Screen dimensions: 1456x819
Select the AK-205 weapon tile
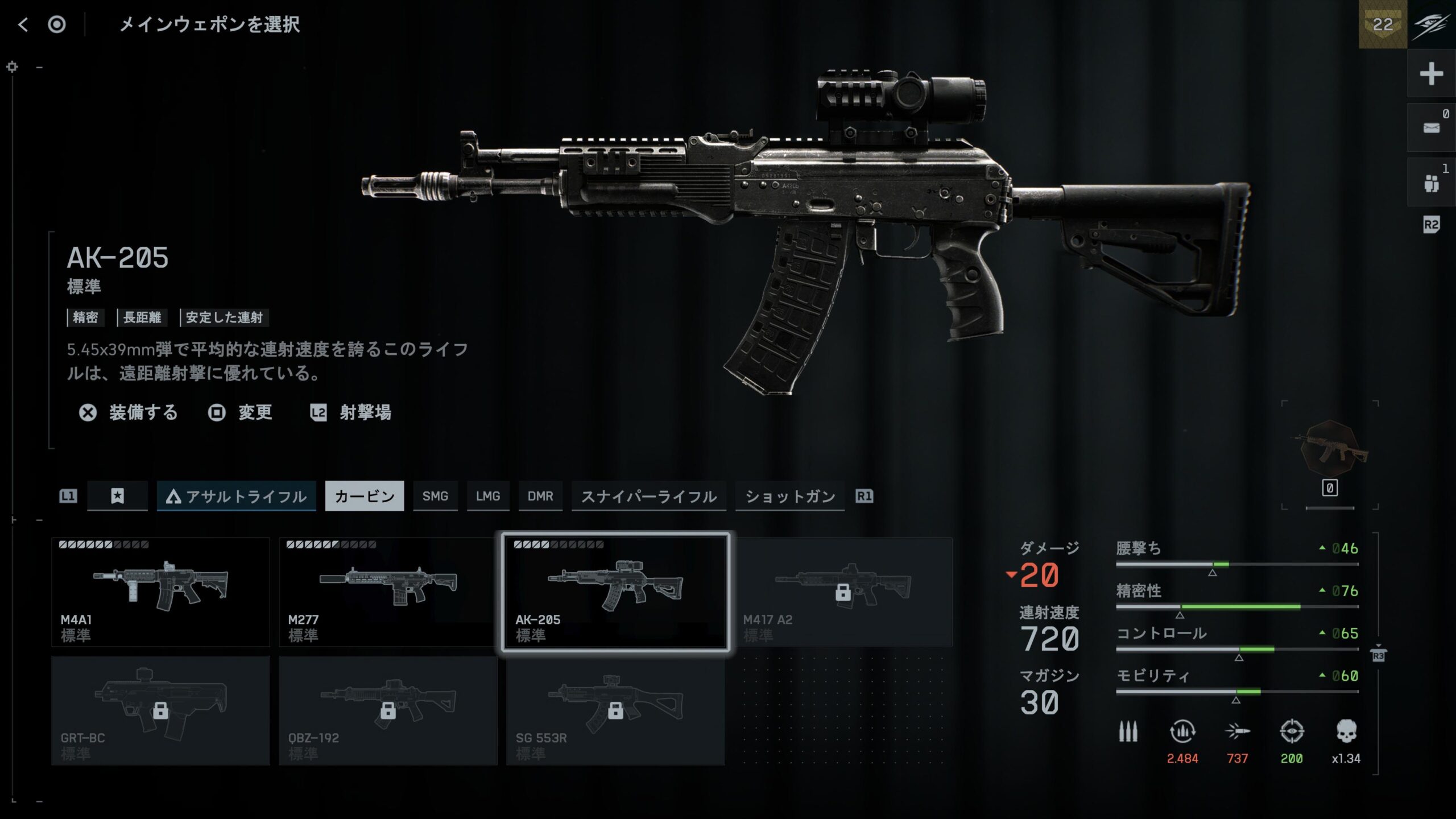[x=615, y=592]
